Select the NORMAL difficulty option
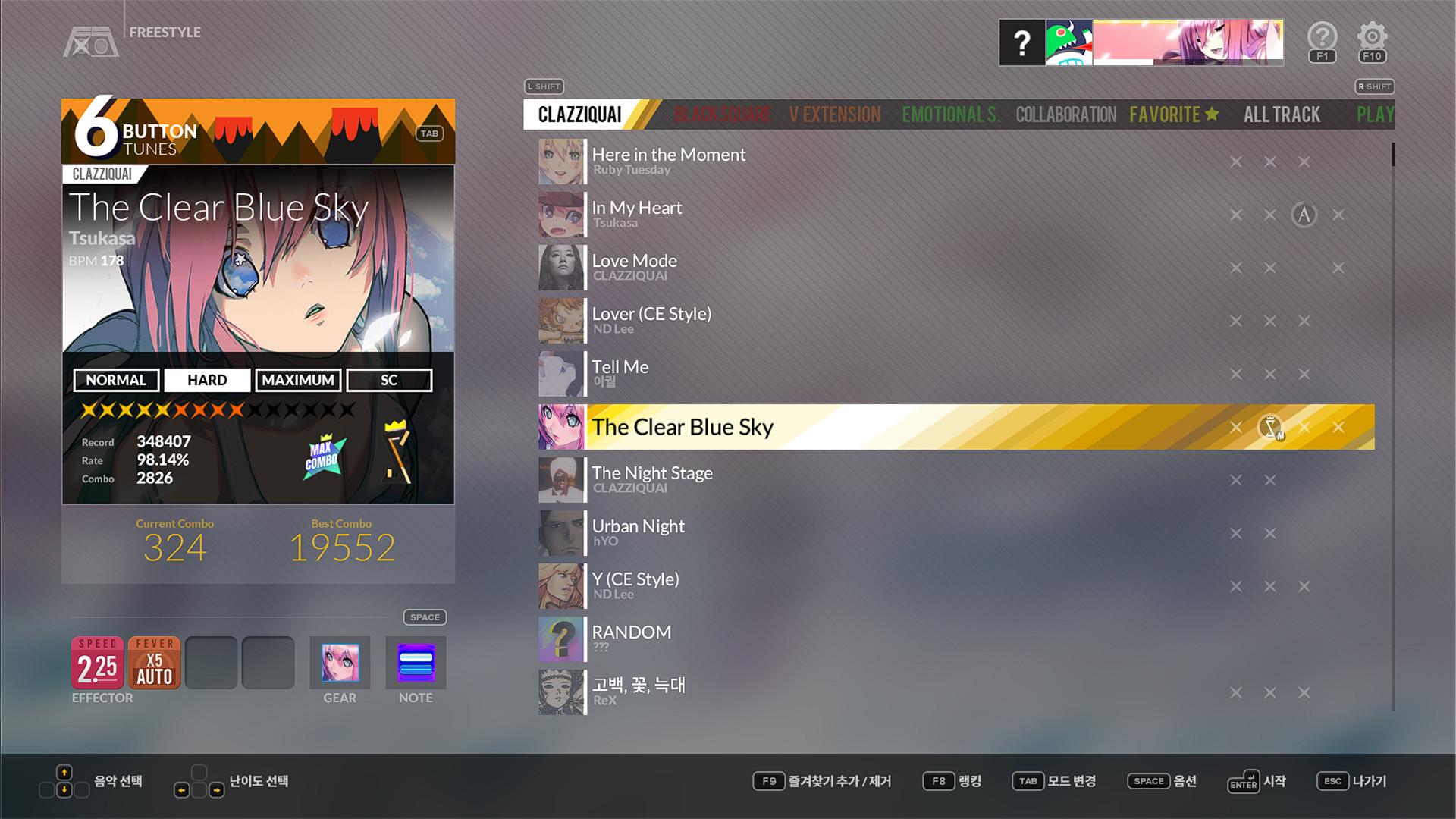 pos(116,380)
